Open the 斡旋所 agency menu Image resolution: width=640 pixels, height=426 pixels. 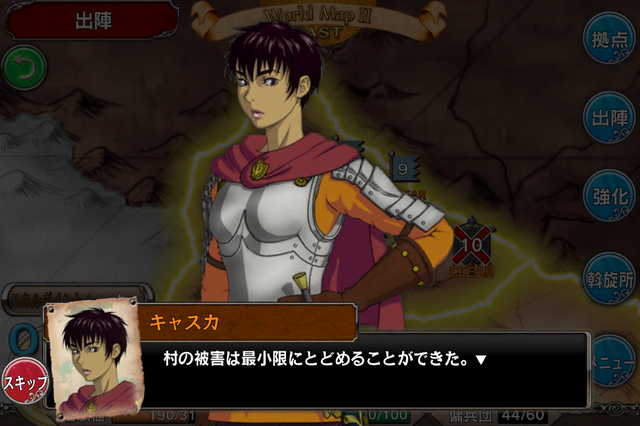click(x=610, y=274)
